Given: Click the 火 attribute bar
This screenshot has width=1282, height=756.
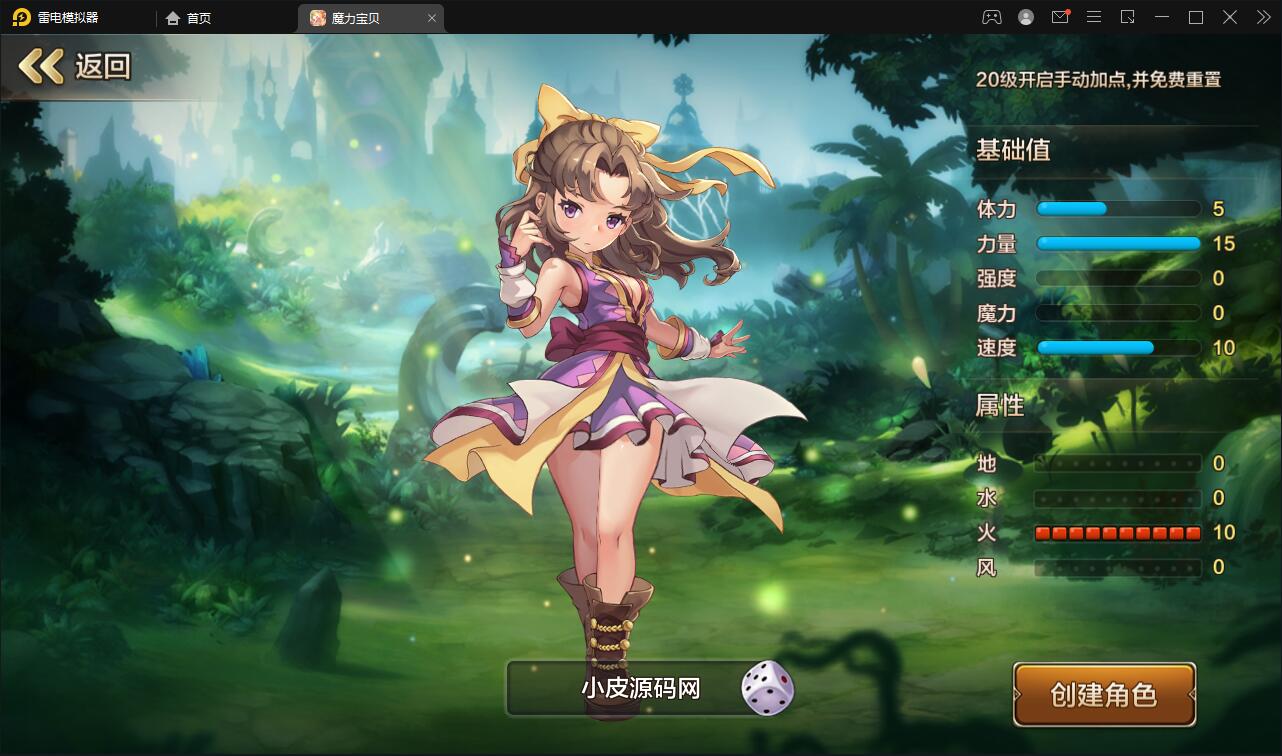Looking at the screenshot, I should 1118,533.
